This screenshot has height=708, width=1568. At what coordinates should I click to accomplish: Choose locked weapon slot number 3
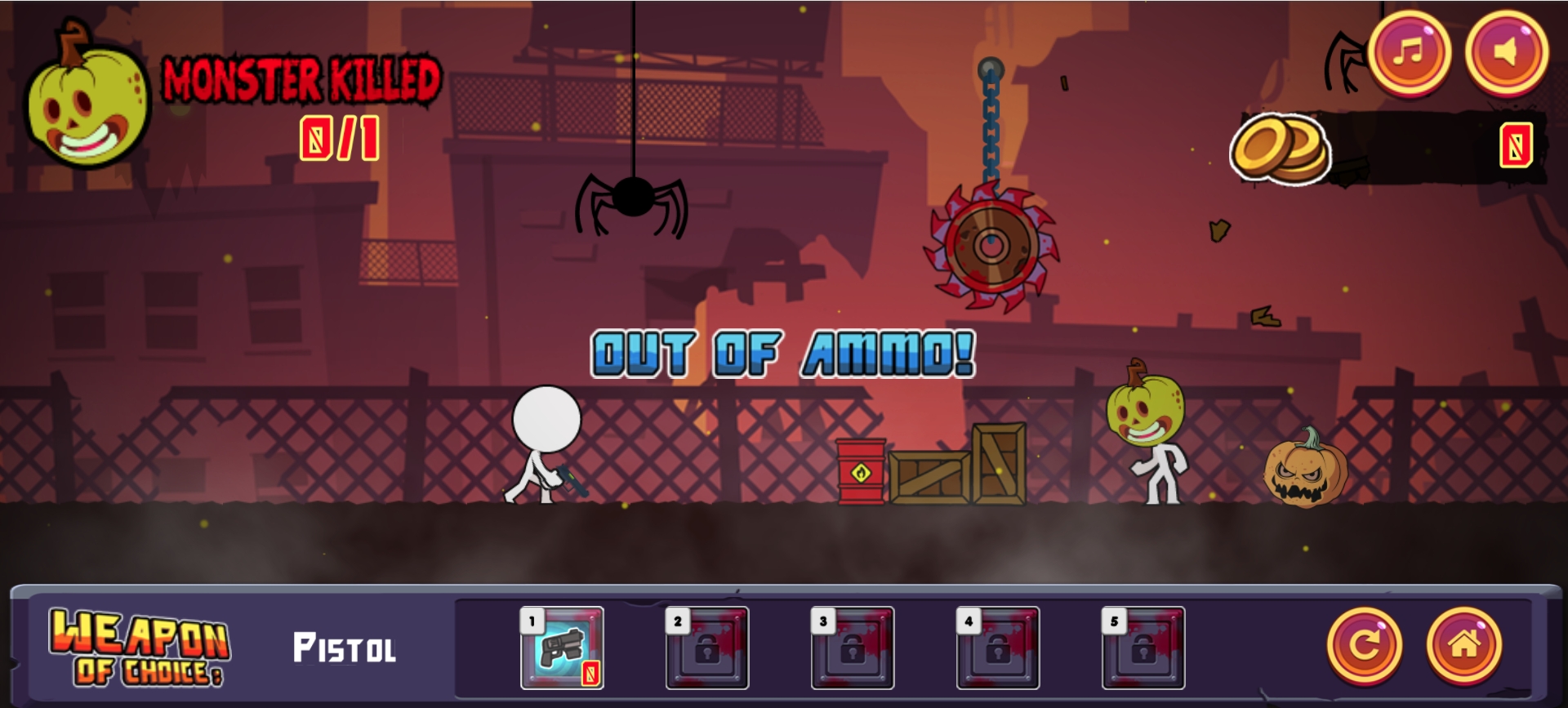point(853,648)
